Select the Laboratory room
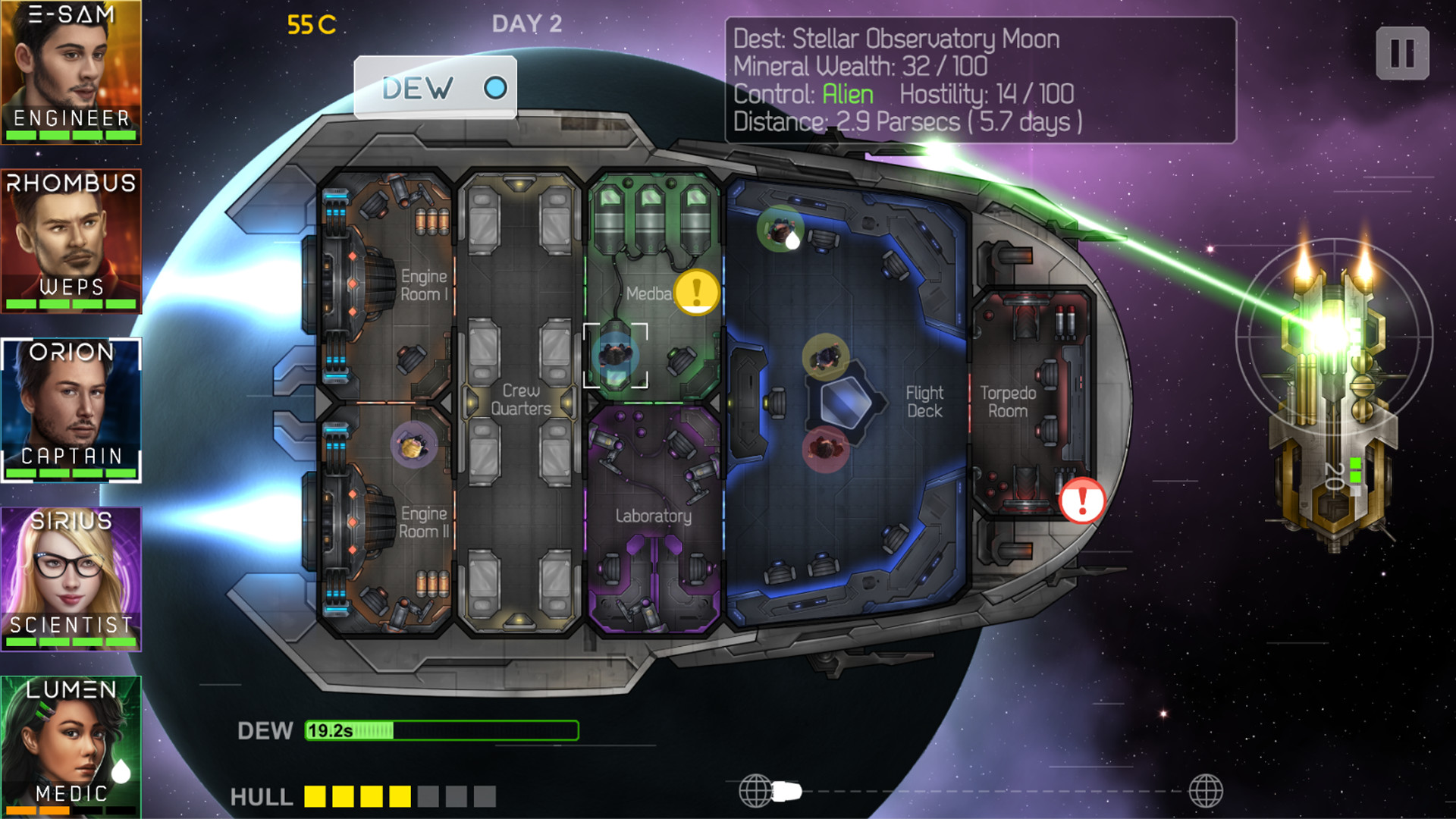Viewport: 1456px width, 819px height. pyautogui.click(x=654, y=516)
